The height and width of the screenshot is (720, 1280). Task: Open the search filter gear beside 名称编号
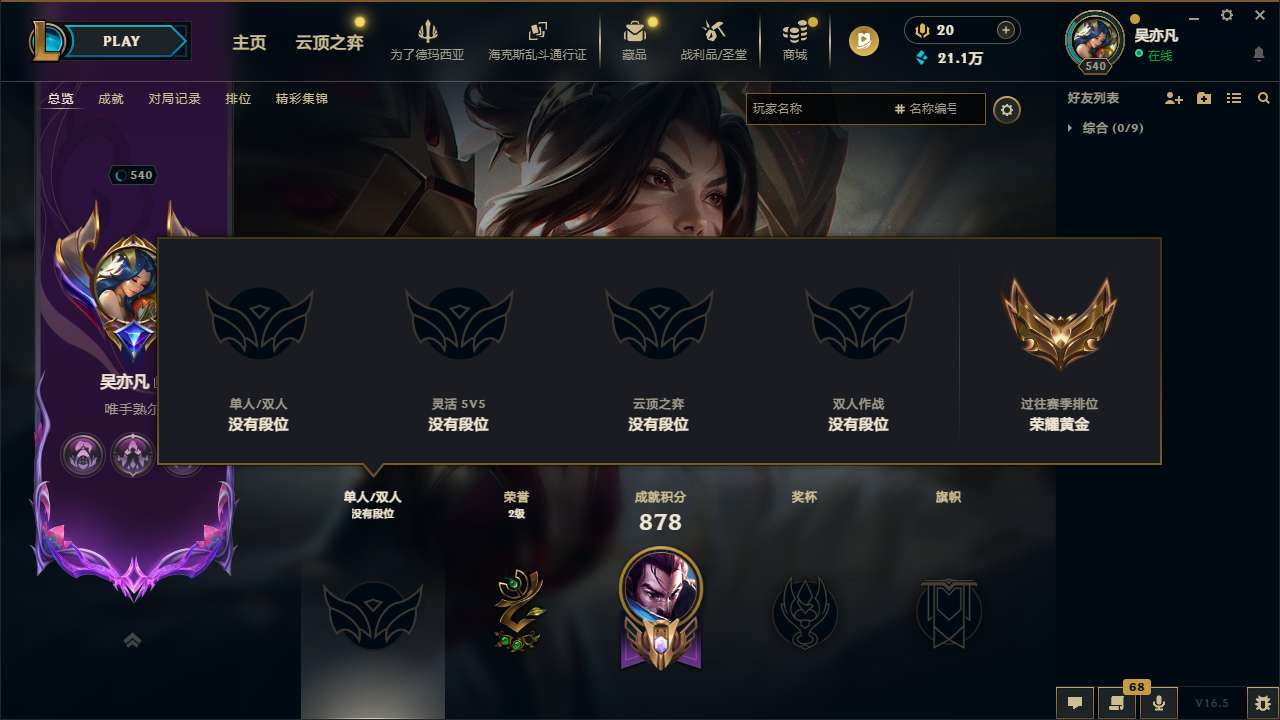click(1007, 110)
